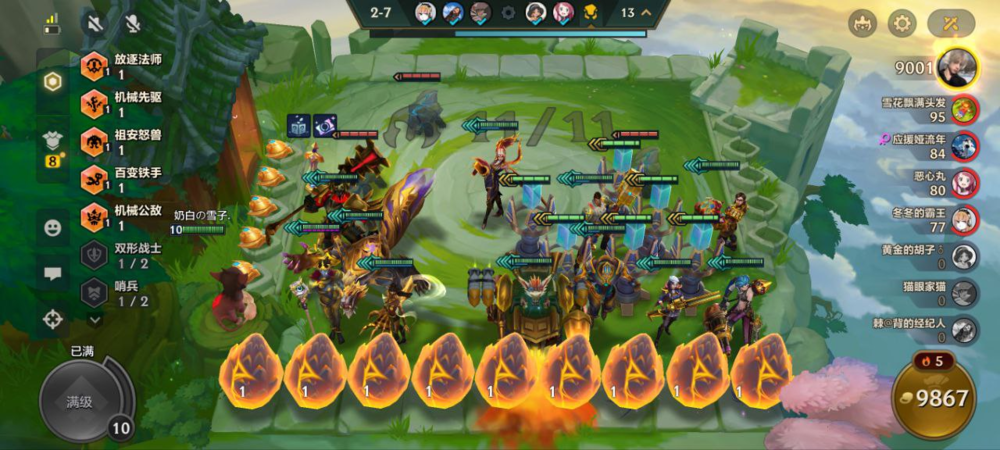Screen dimensions: 1000x450
Task: Open the emote smiley face button
Action: coord(52,227)
